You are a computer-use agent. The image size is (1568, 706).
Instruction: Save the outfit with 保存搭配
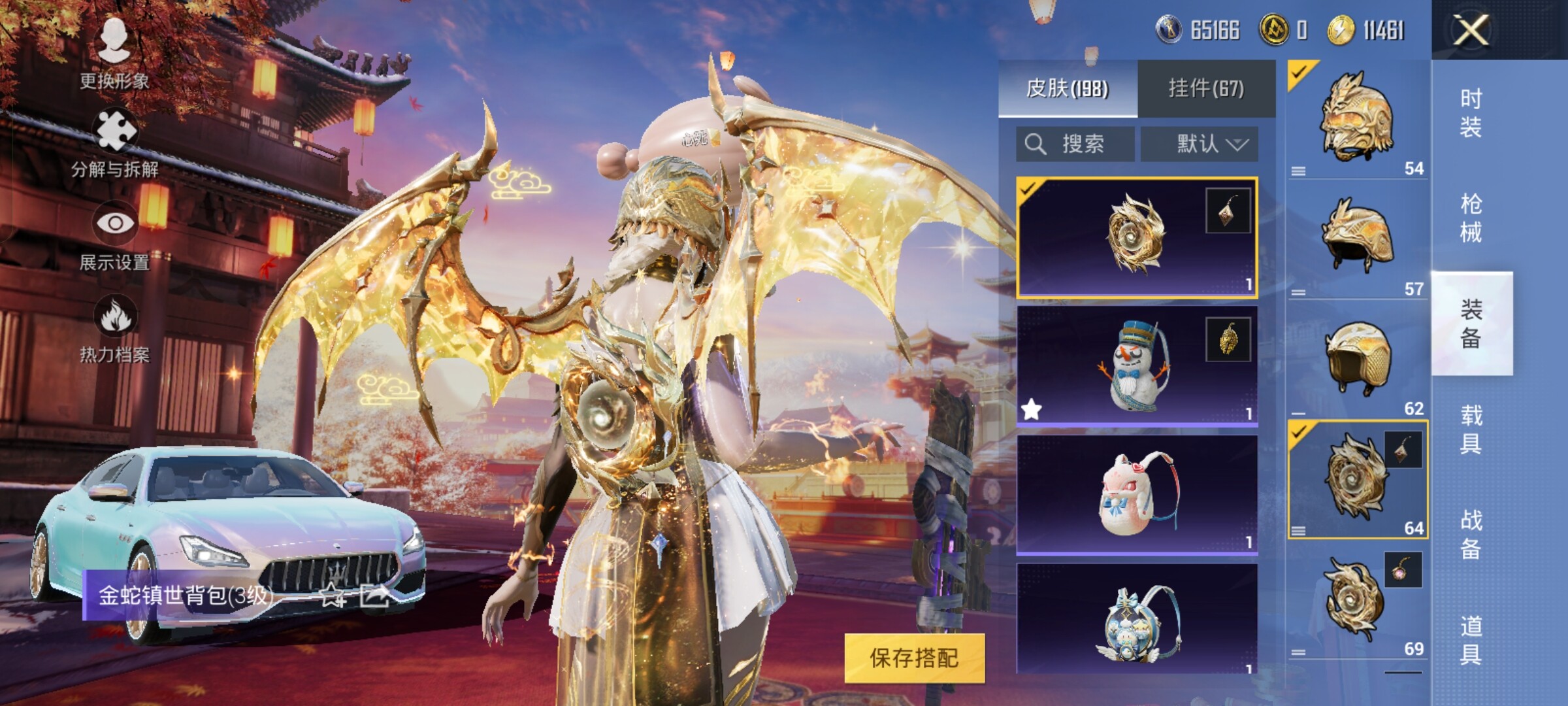tap(914, 658)
